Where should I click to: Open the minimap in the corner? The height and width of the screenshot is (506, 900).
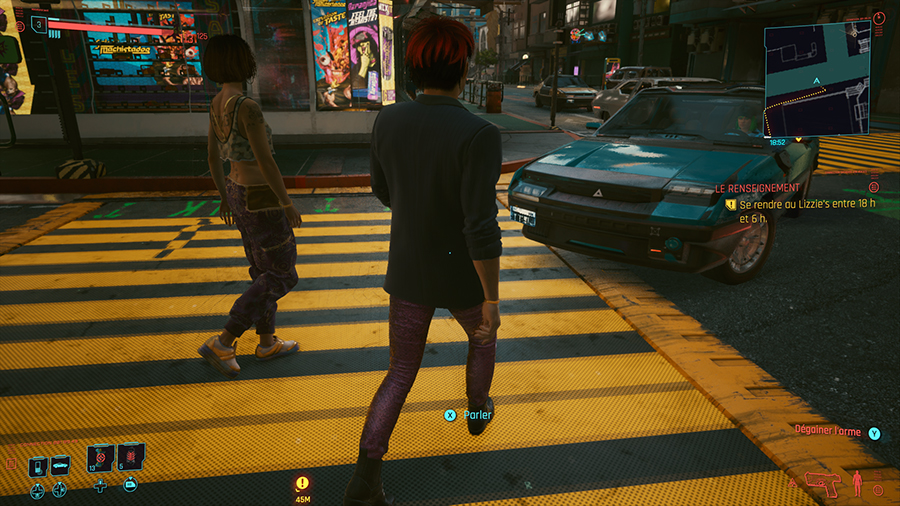point(817,79)
